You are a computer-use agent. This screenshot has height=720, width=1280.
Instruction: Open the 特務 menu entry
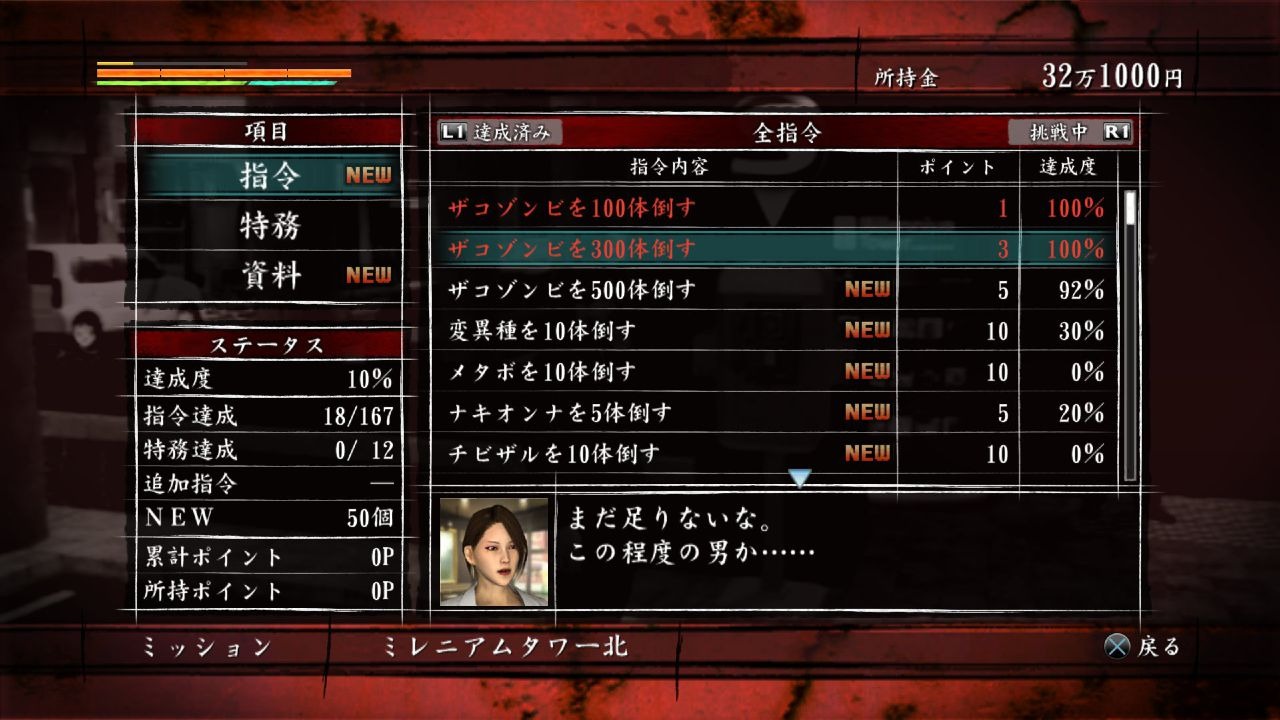click(x=270, y=226)
